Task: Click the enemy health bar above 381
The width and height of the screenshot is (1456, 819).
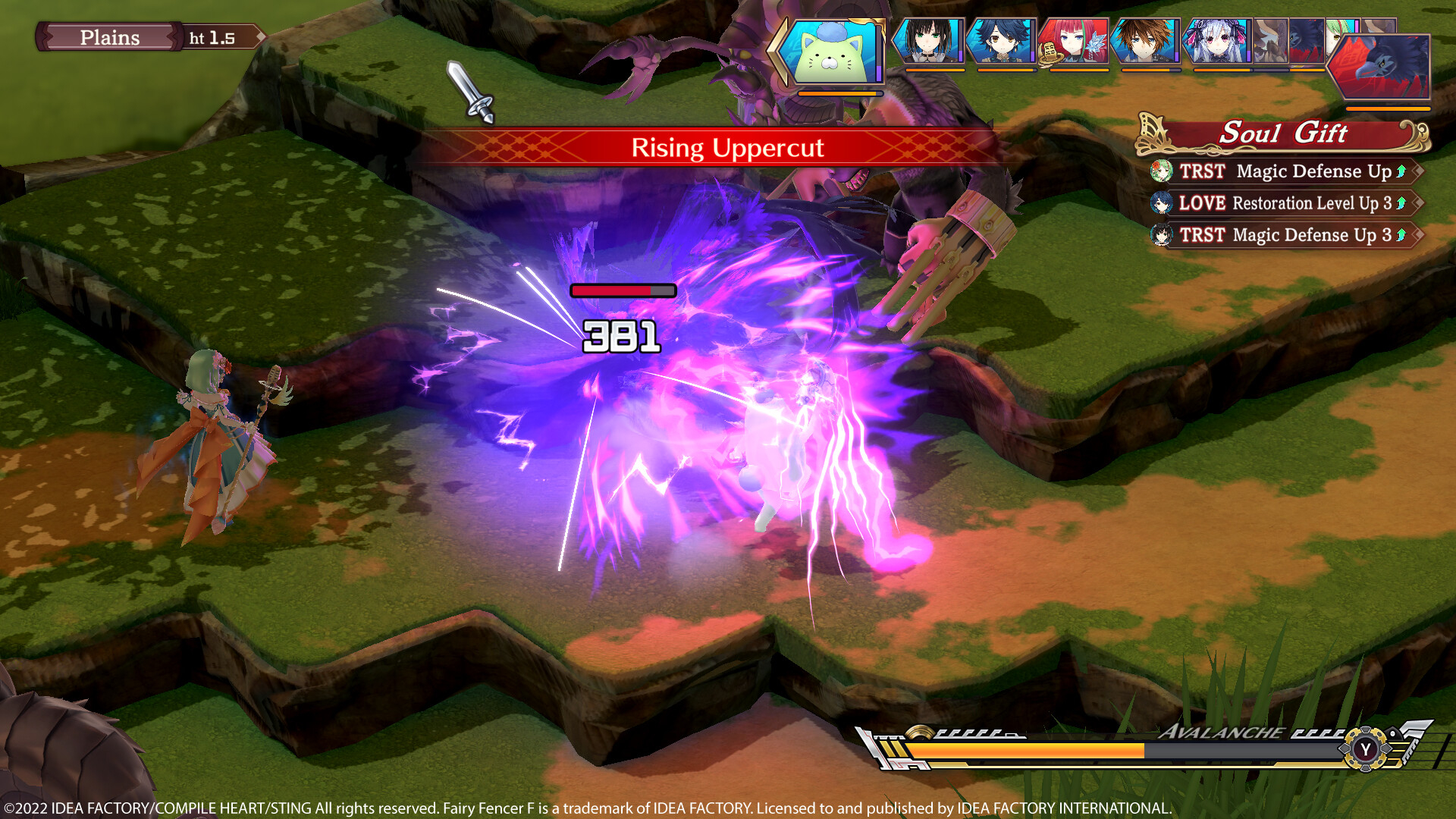Action: pos(623,290)
